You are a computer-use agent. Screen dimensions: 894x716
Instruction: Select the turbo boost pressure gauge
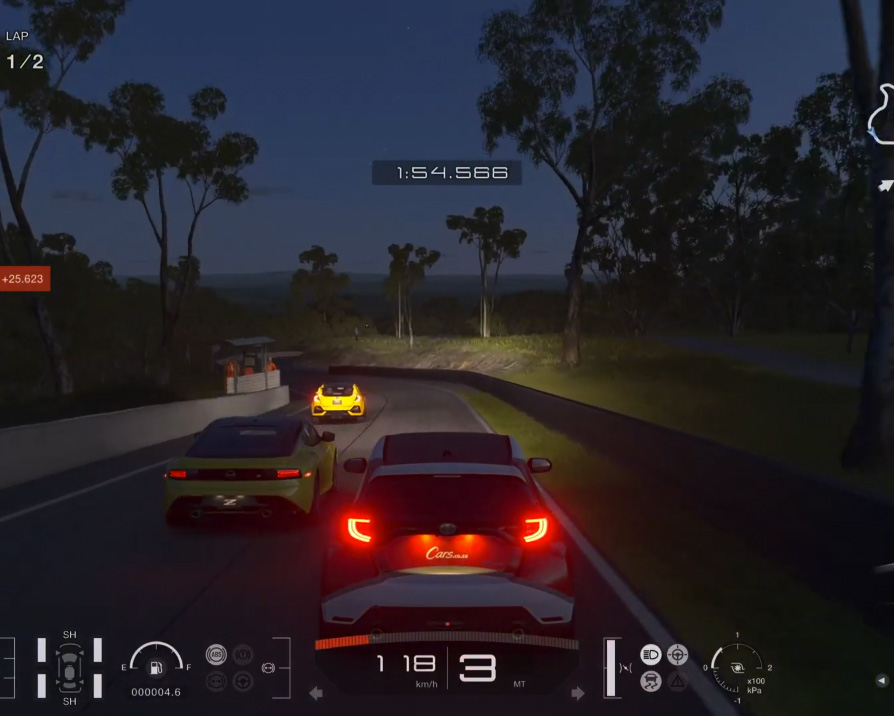[737, 663]
